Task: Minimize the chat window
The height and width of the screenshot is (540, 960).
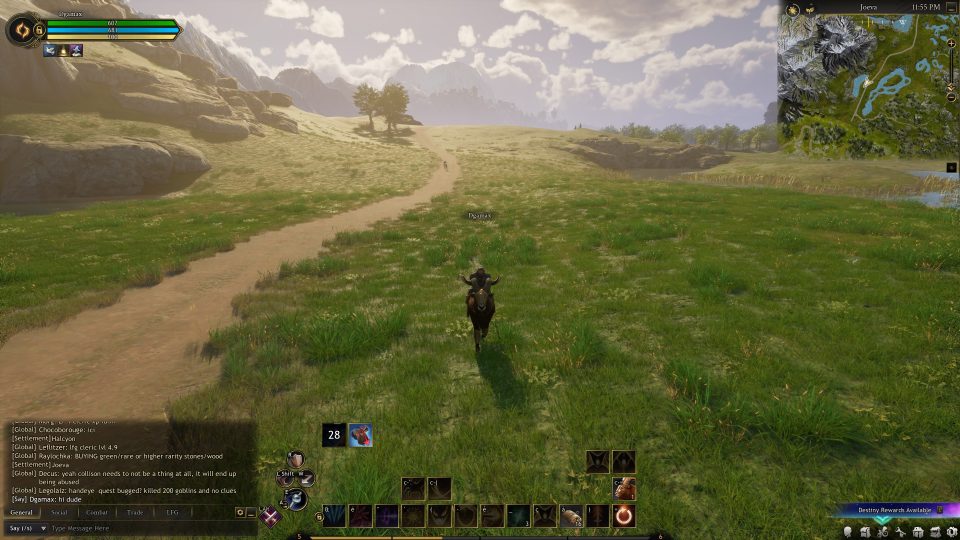Action: [251, 512]
